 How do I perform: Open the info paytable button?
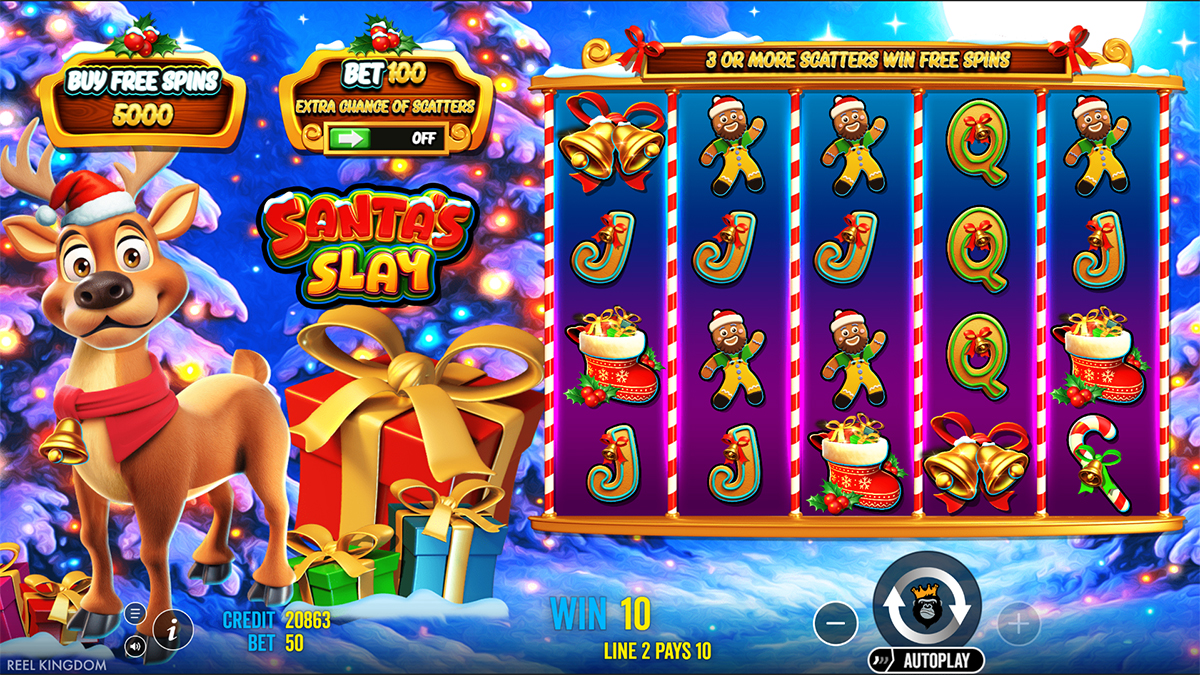(172, 629)
